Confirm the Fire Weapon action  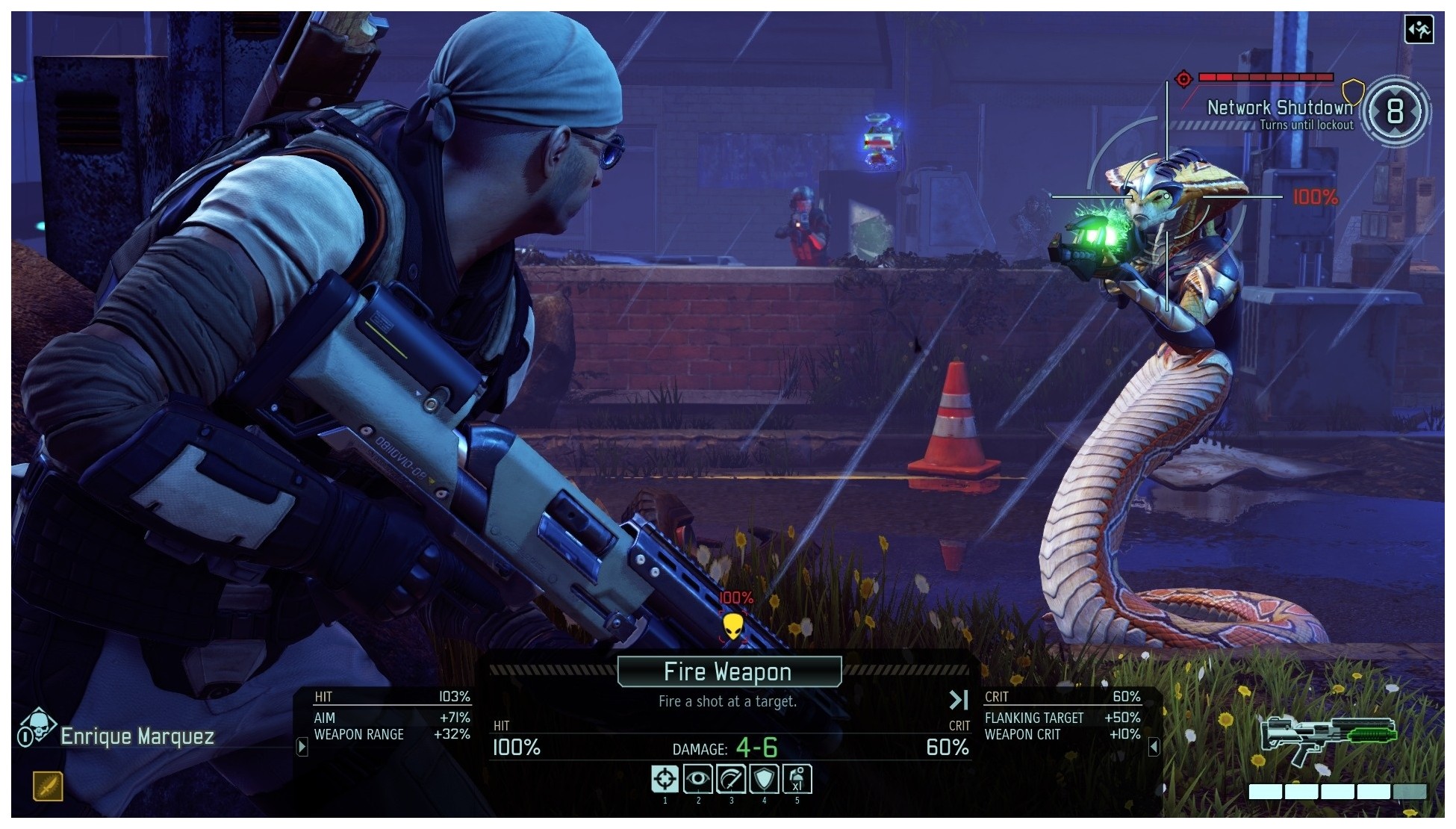(729, 671)
